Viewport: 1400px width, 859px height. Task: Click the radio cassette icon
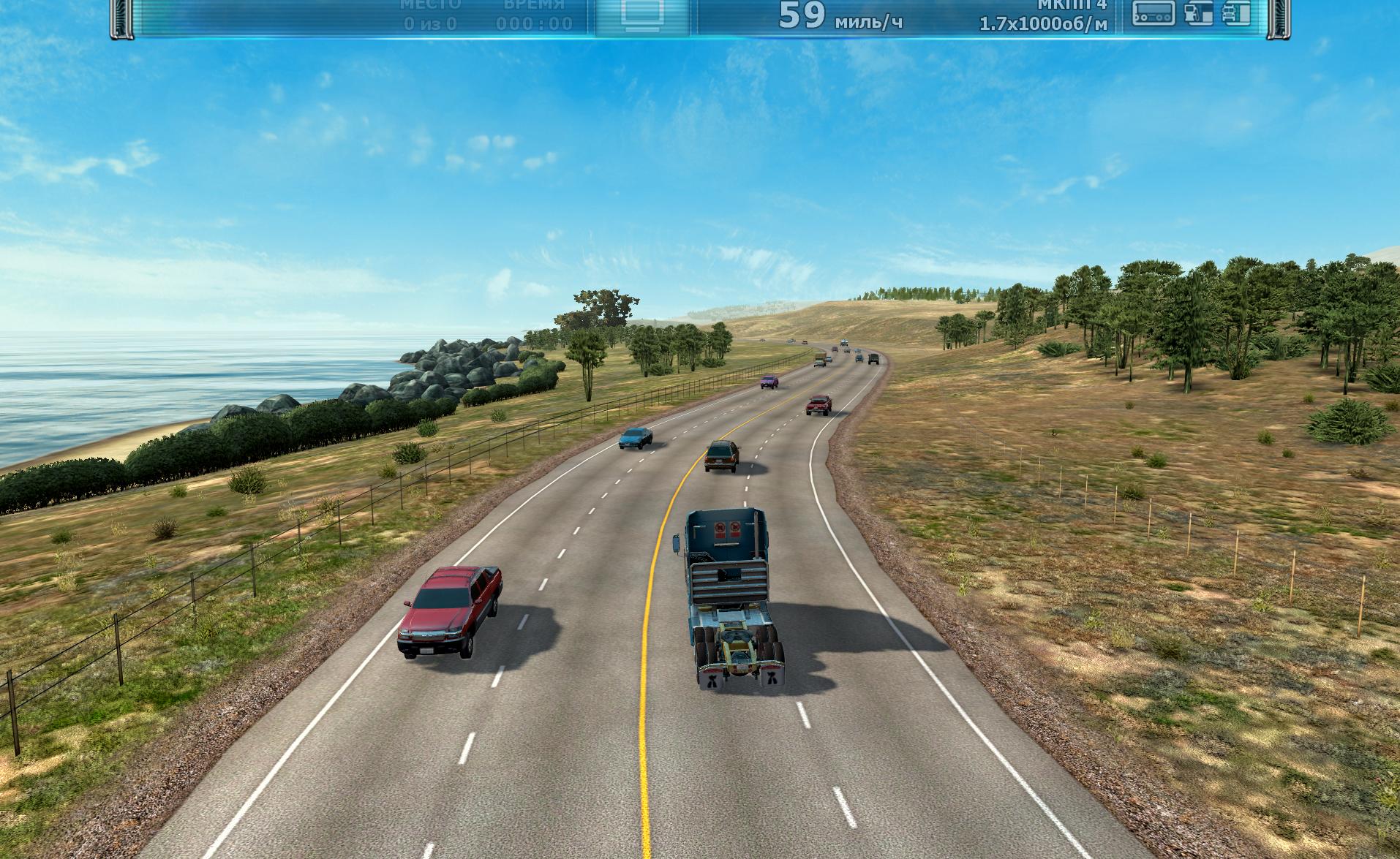[x=1154, y=13]
